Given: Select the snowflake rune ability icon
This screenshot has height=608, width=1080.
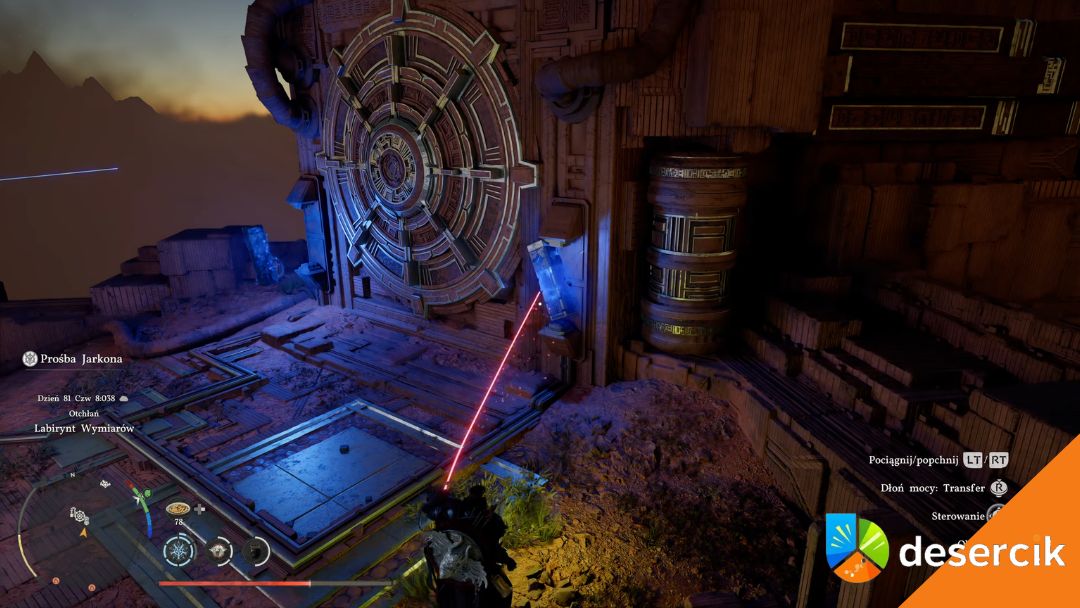Looking at the screenshot, I should click(179, 550).
